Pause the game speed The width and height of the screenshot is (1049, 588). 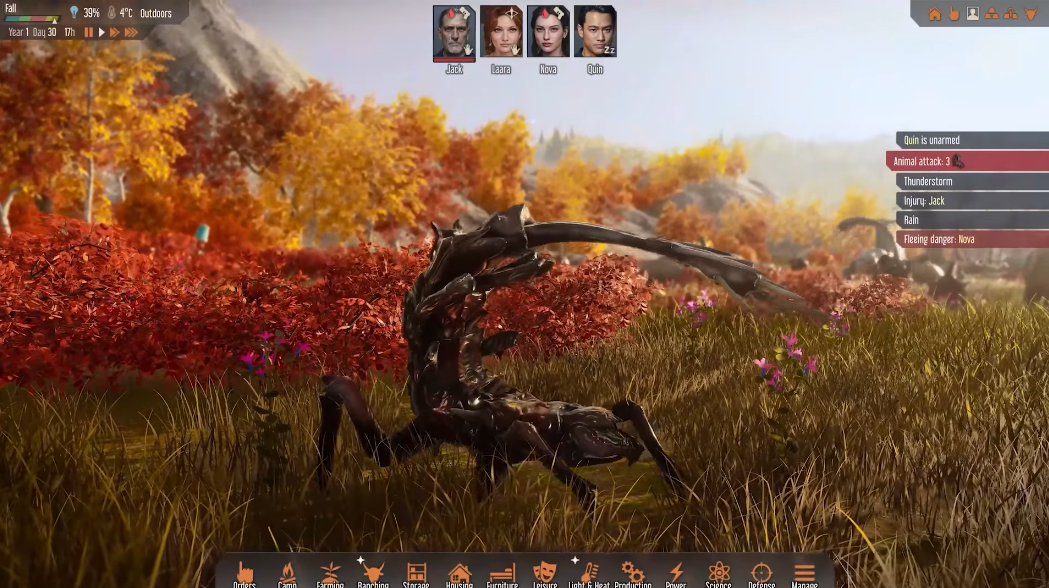pos(88,33)
